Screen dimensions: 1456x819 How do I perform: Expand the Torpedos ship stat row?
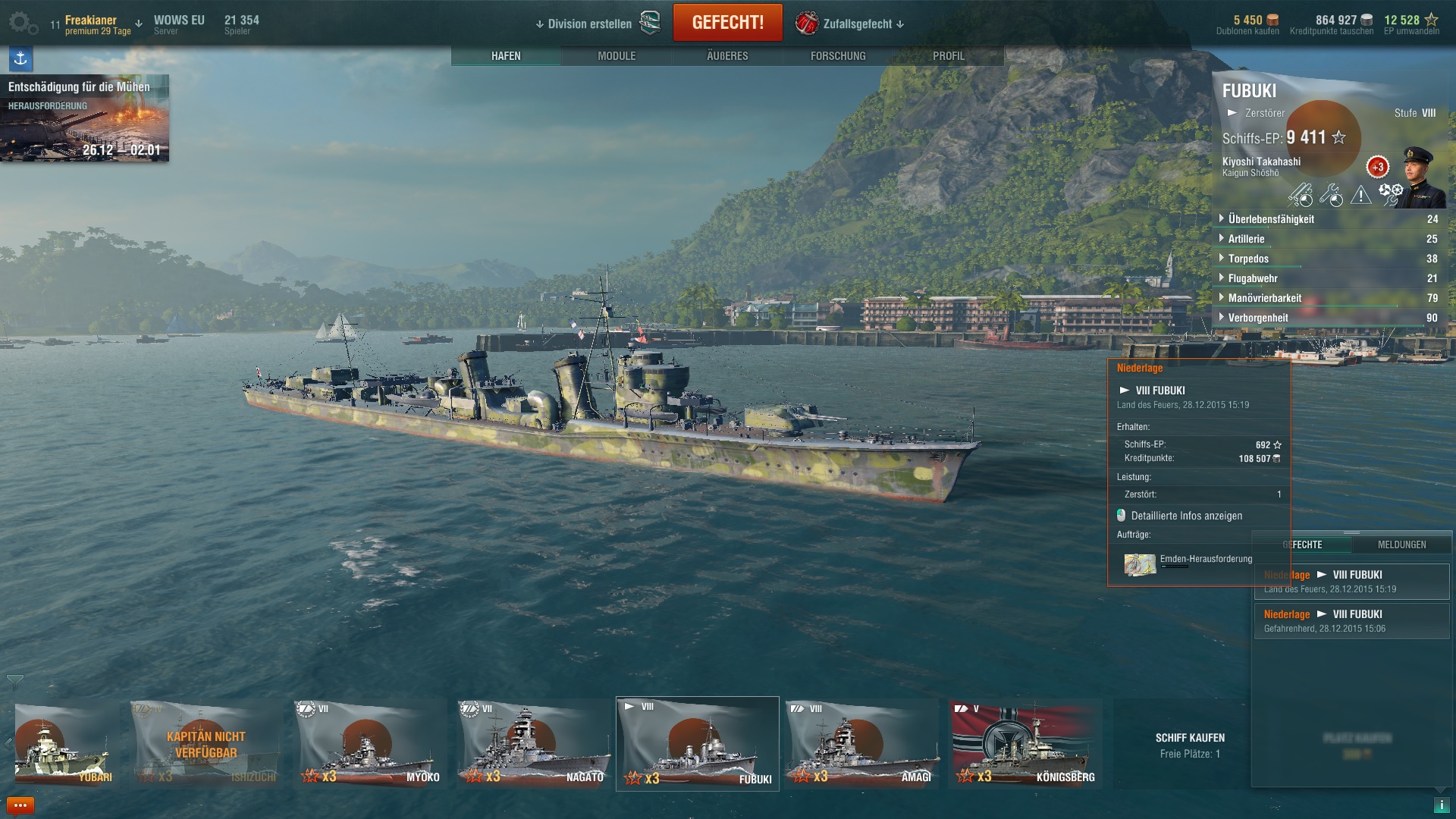point(1248,259)
